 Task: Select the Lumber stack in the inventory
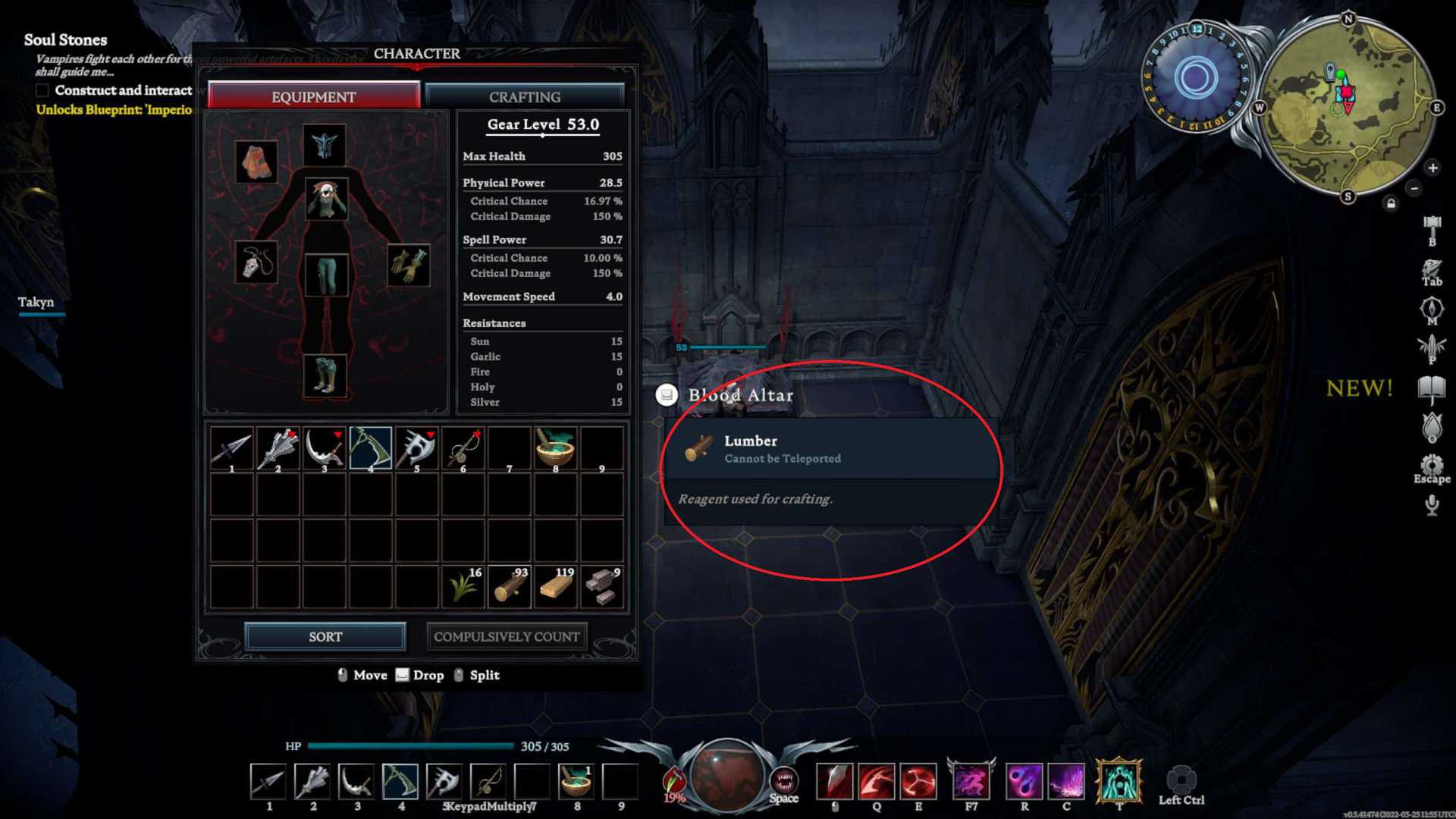[509, 585]
